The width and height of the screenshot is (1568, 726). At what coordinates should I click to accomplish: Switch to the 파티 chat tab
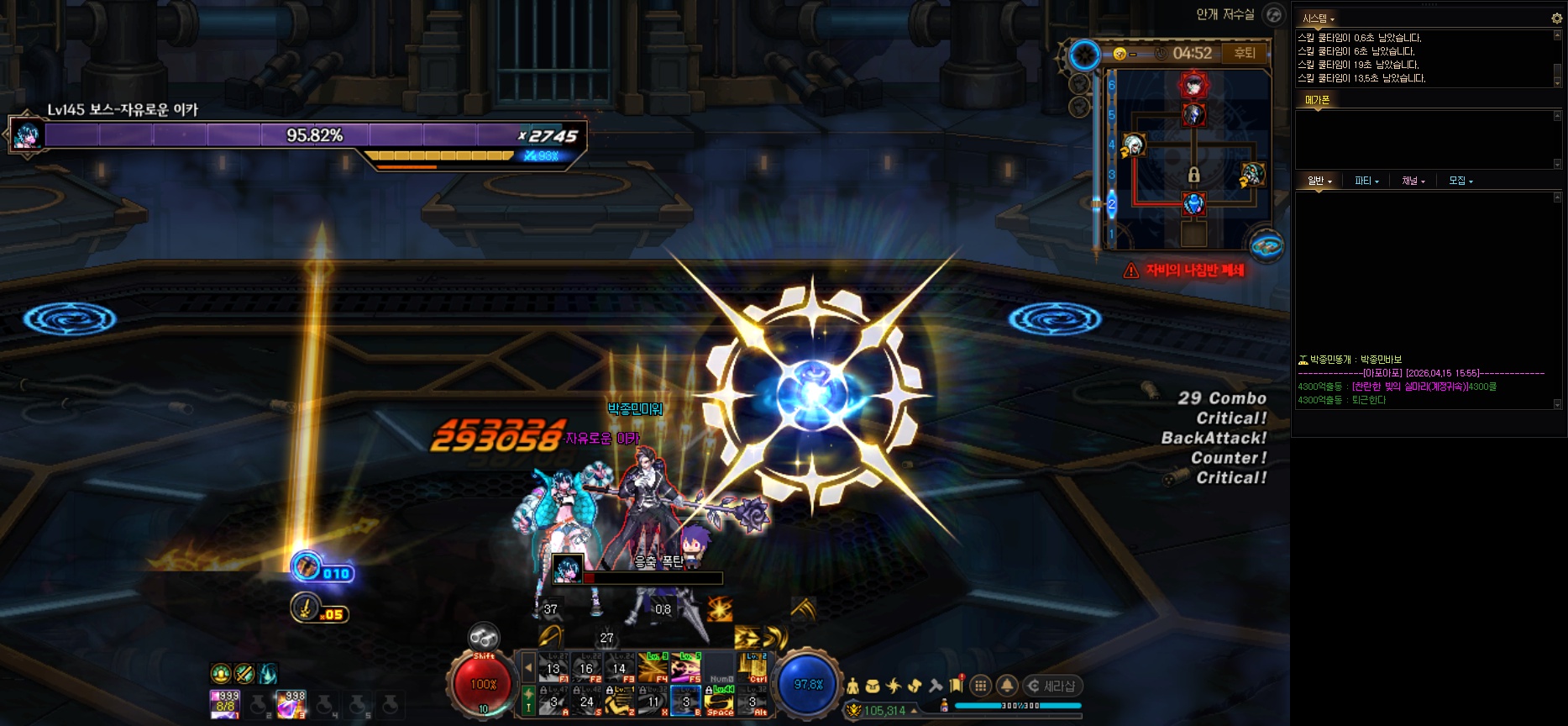[x=1366, y=181]
